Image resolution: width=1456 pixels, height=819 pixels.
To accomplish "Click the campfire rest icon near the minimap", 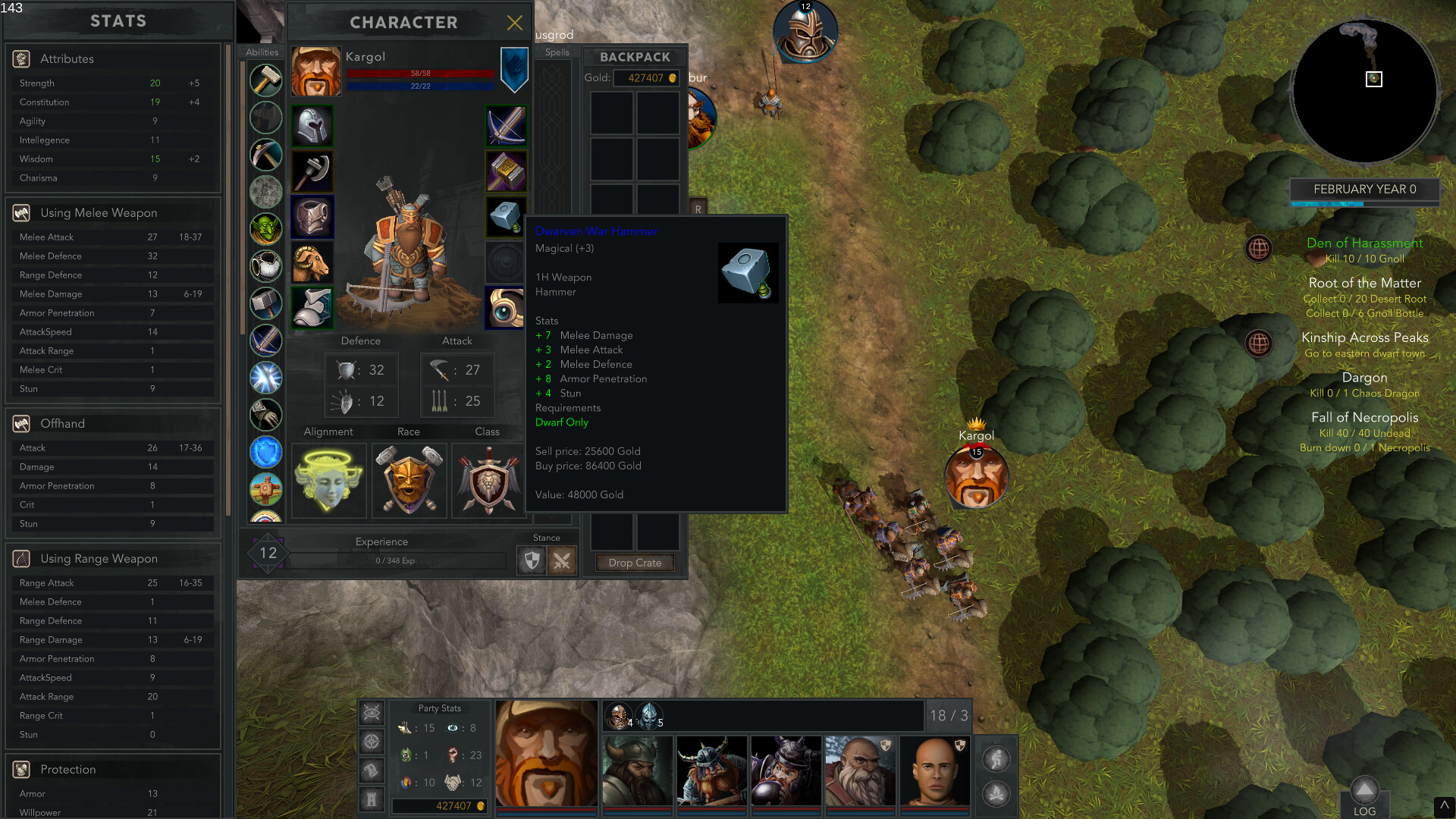I will (x=996, y=793).
